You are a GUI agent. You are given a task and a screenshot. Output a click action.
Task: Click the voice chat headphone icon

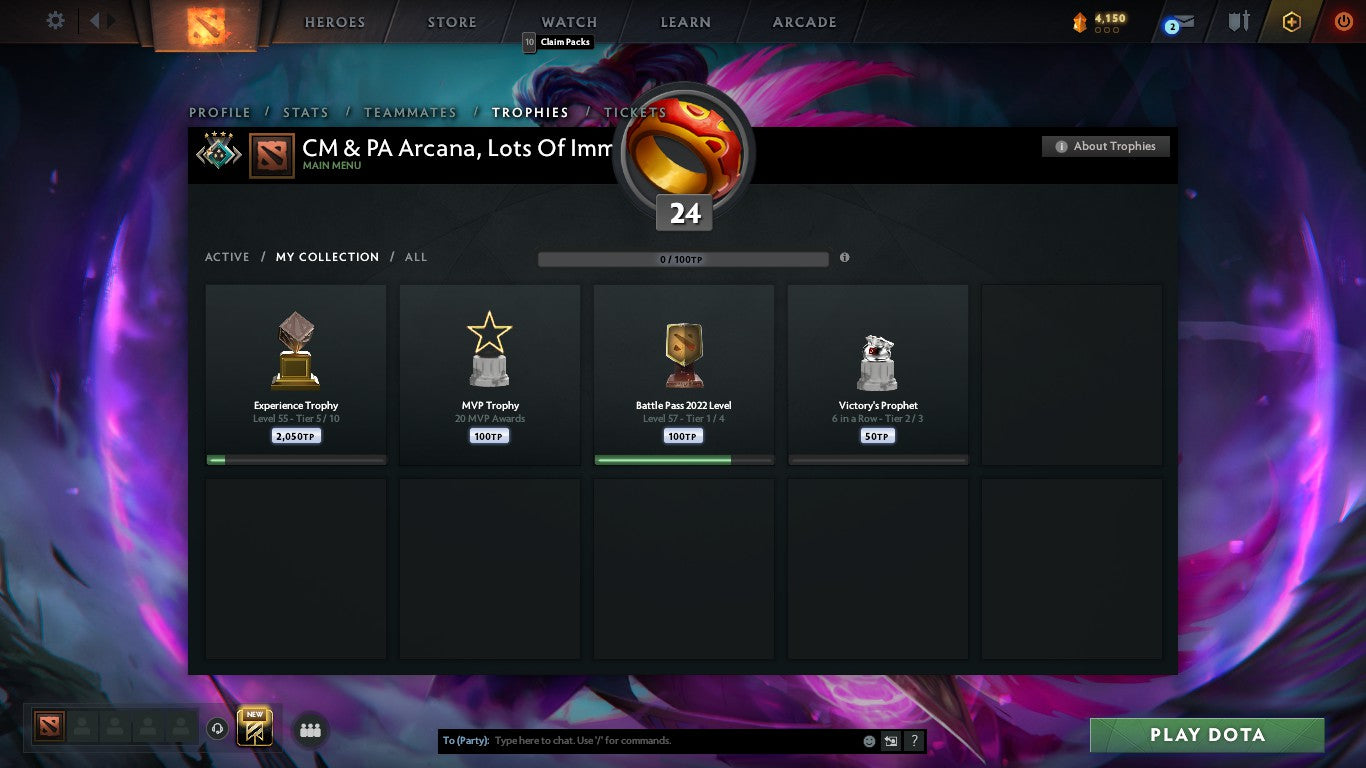click(x=218, y=730)
